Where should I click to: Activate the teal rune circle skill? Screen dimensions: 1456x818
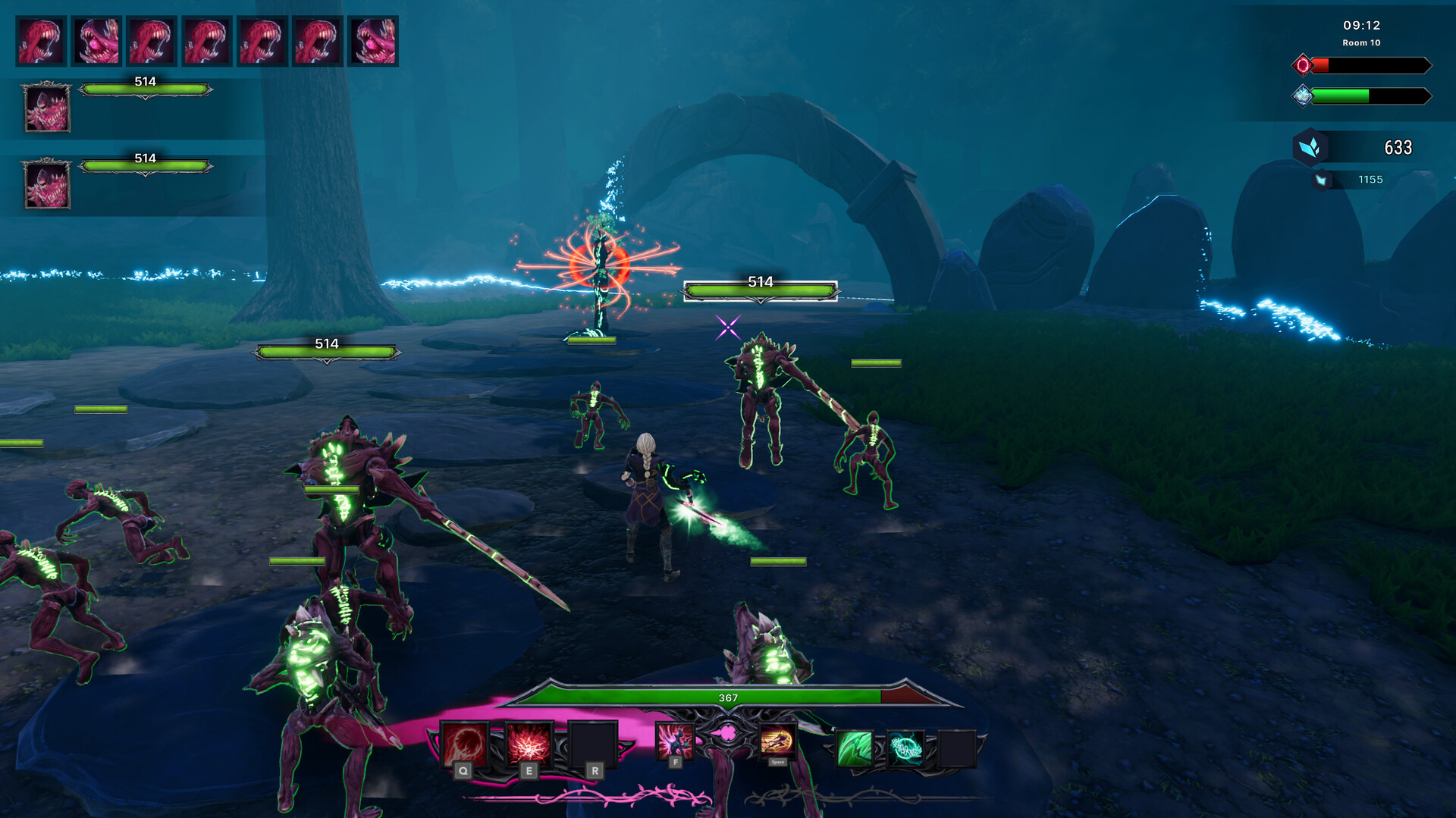(905, 748)
